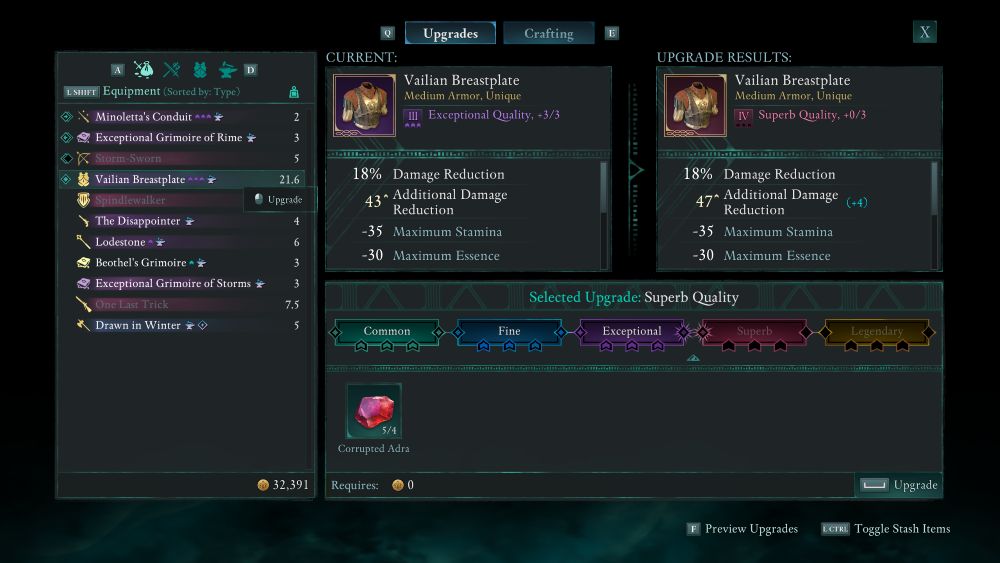
Task: Open the Upgrades tab
Action: point(450,33)
